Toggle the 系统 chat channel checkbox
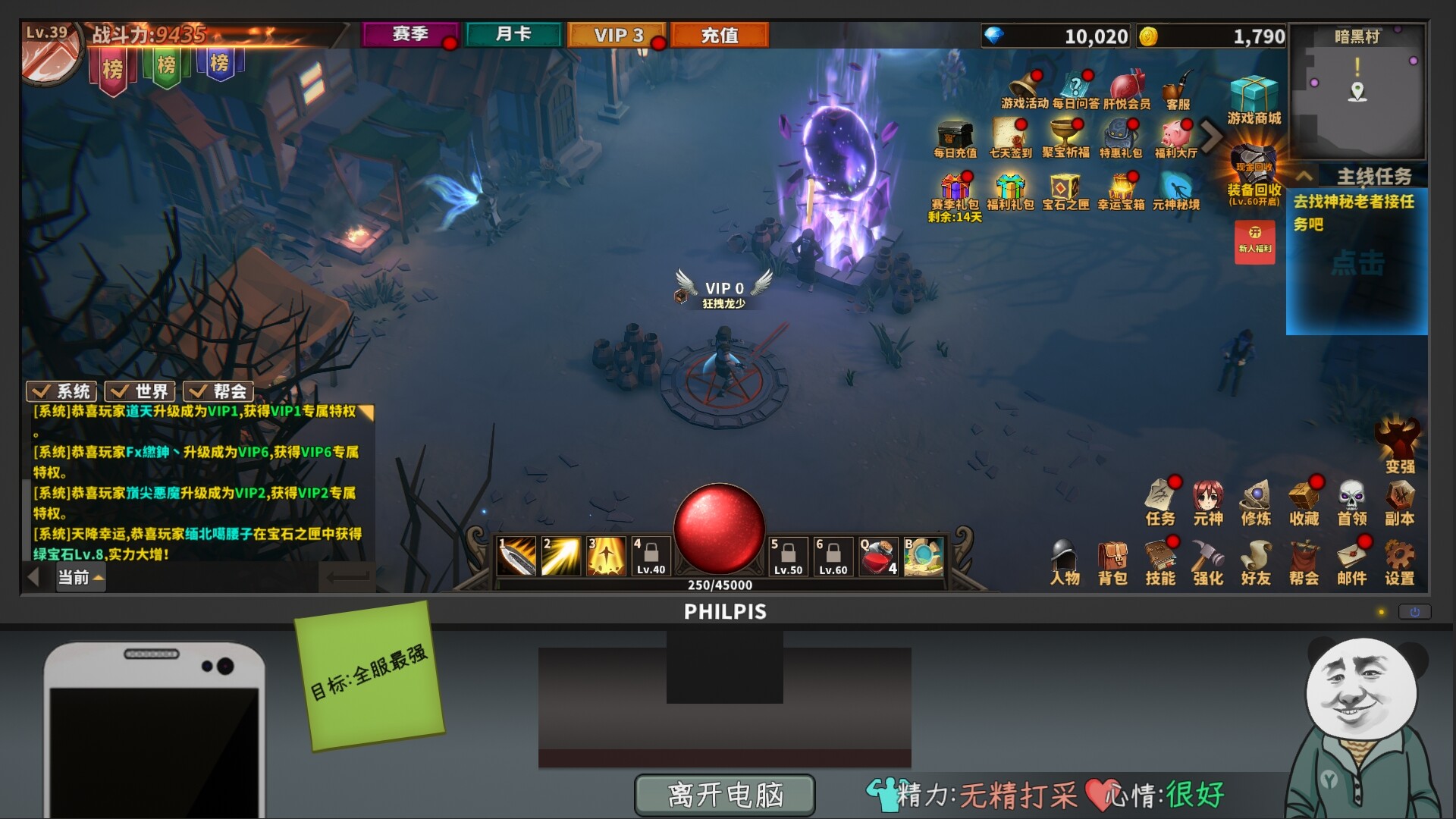1456x819 pixels. point(41,391)
